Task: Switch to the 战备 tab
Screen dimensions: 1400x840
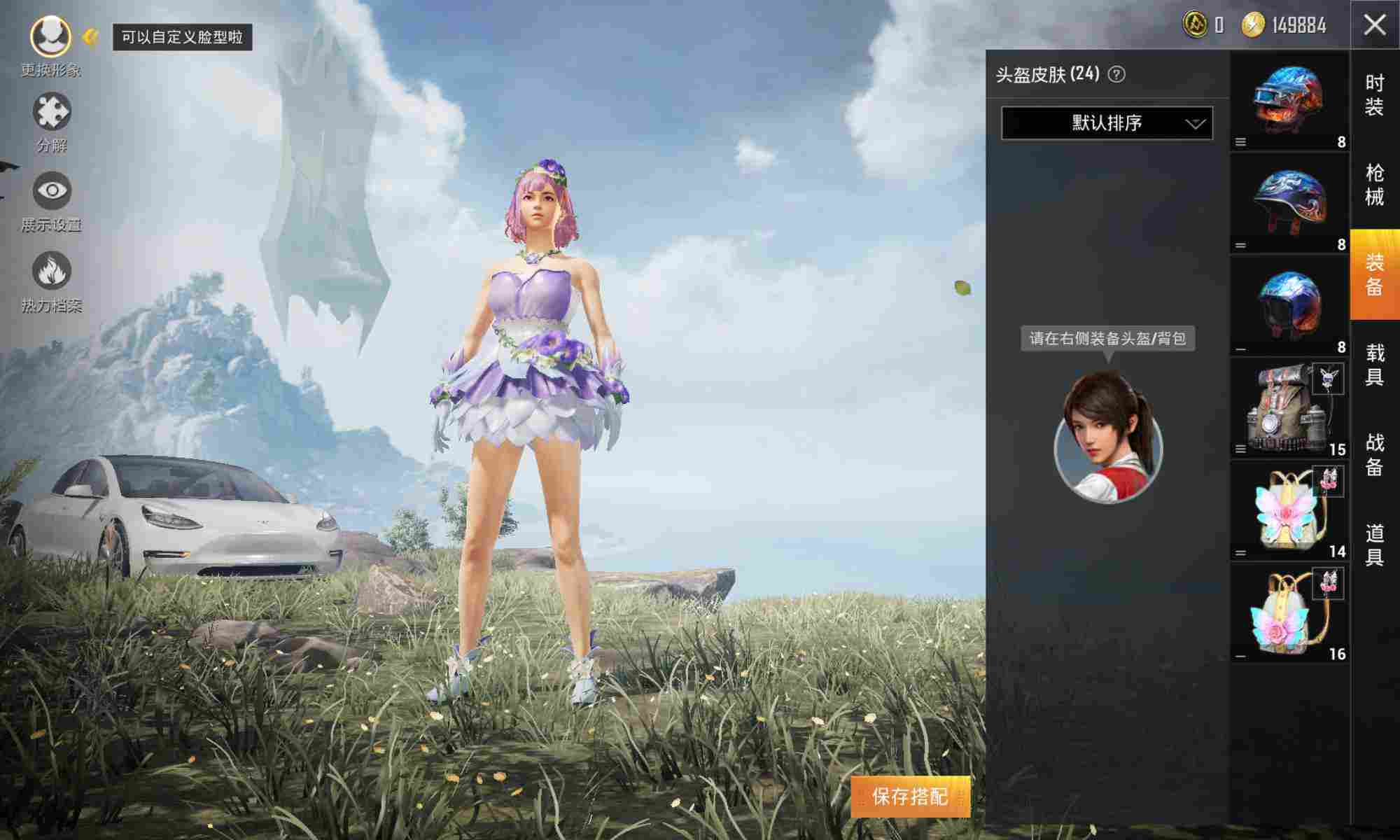Action: click(1375, 454)
